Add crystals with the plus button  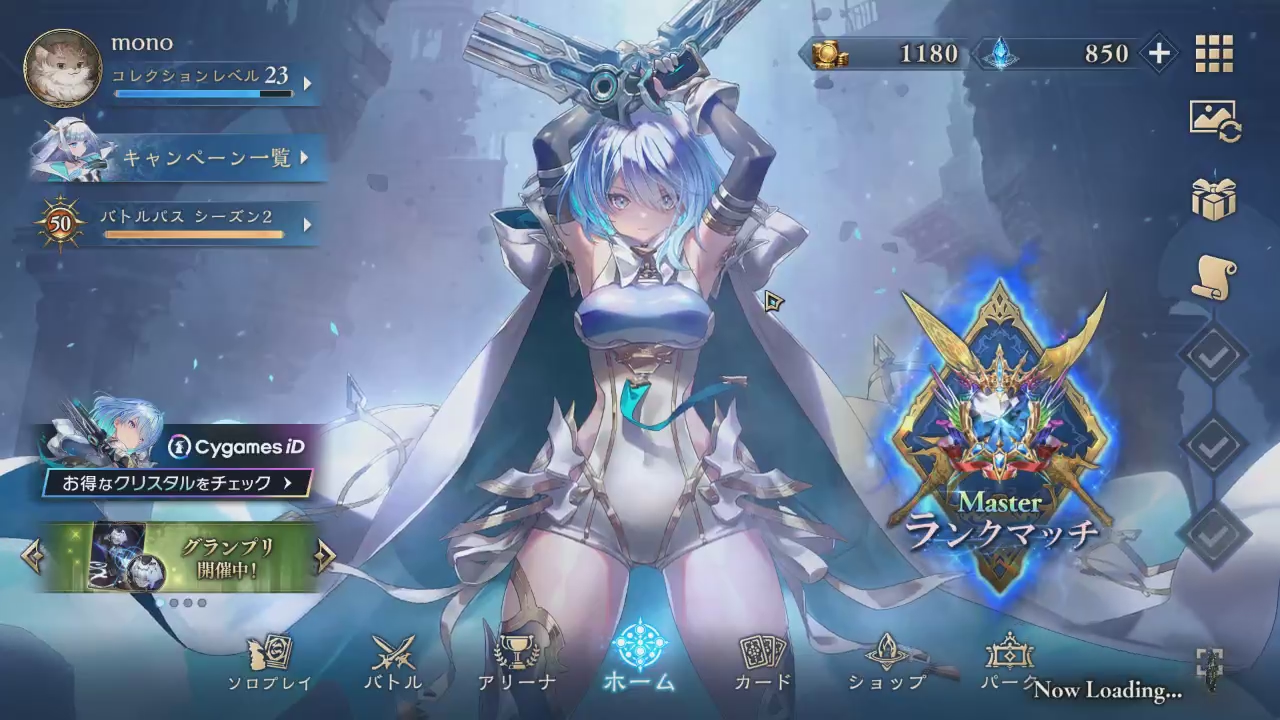coord(1158,53)
